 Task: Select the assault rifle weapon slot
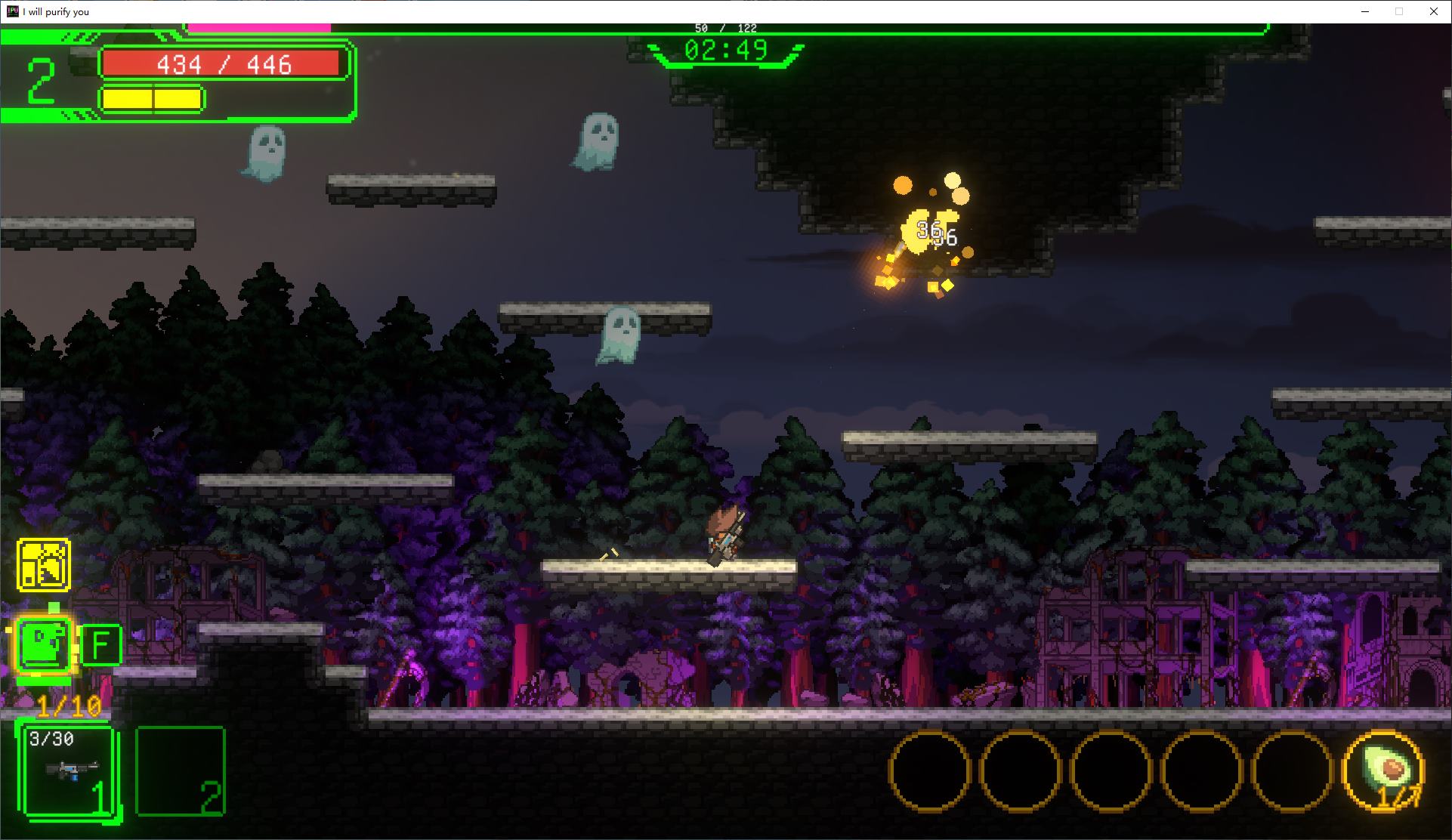pos(70,771)
